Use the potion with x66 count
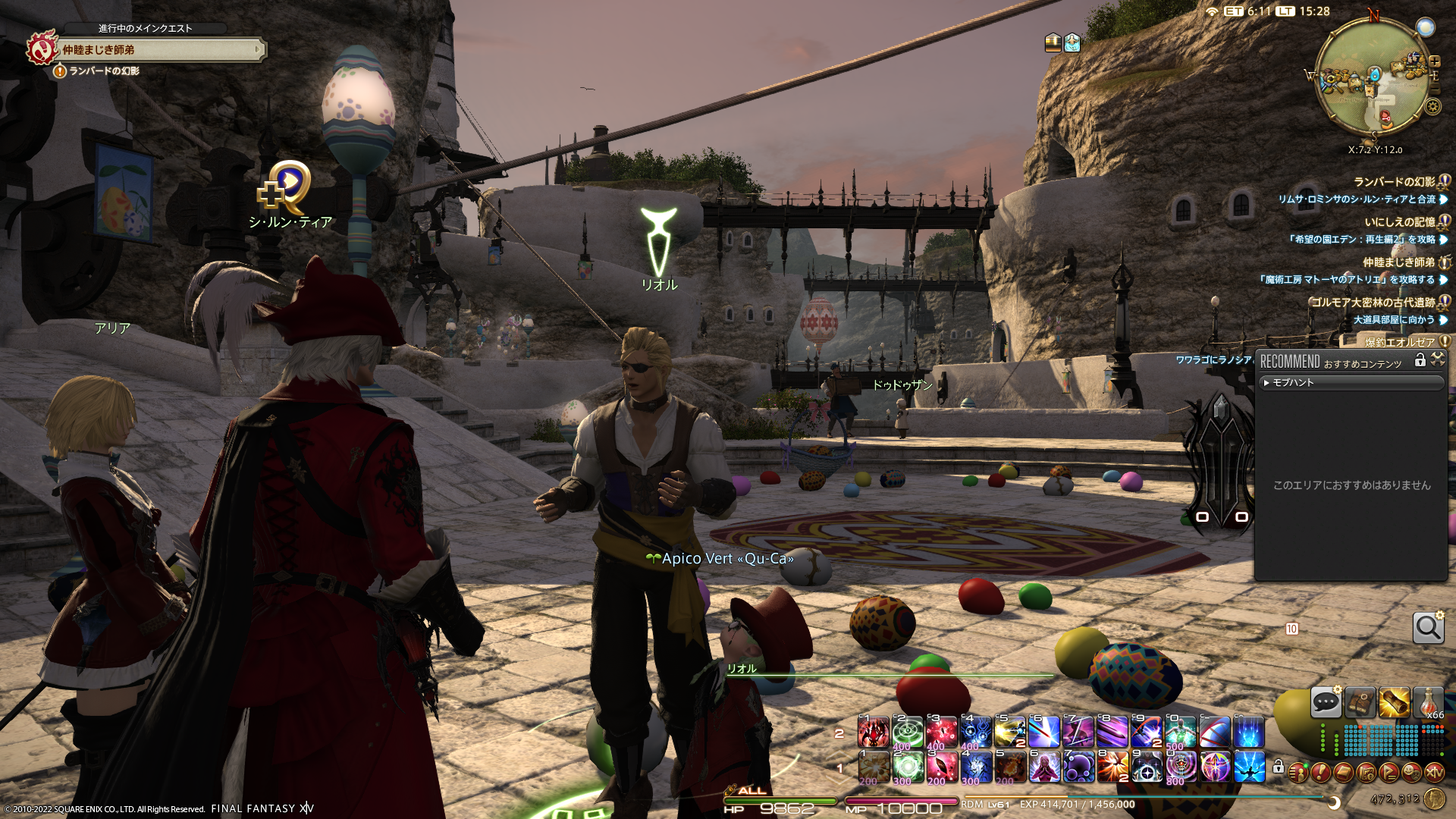Viewport: 1456px width, 819px height. tap(1428, 702)
